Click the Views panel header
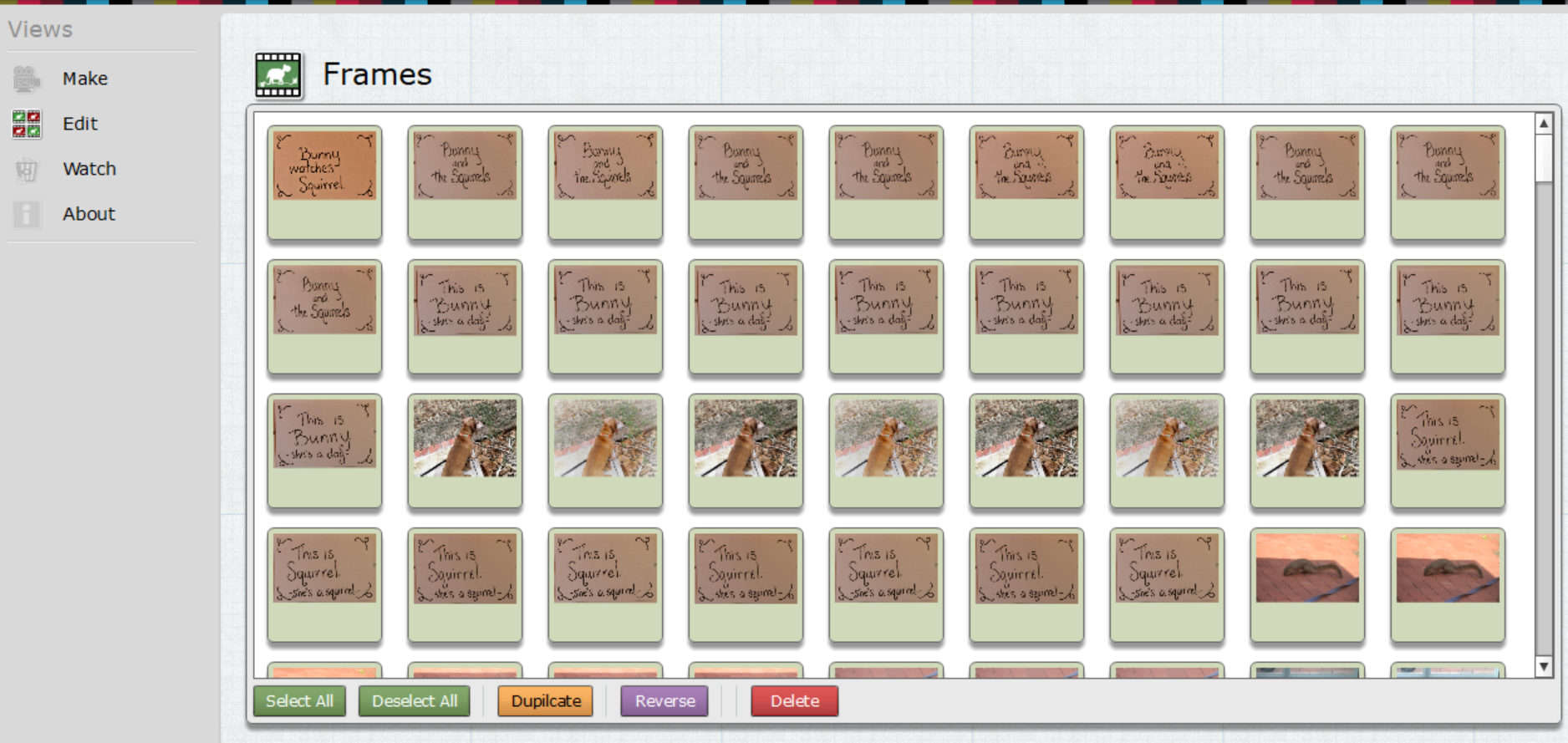Image resolution: width=1568 pixels, height=743 pixels. 40,28
